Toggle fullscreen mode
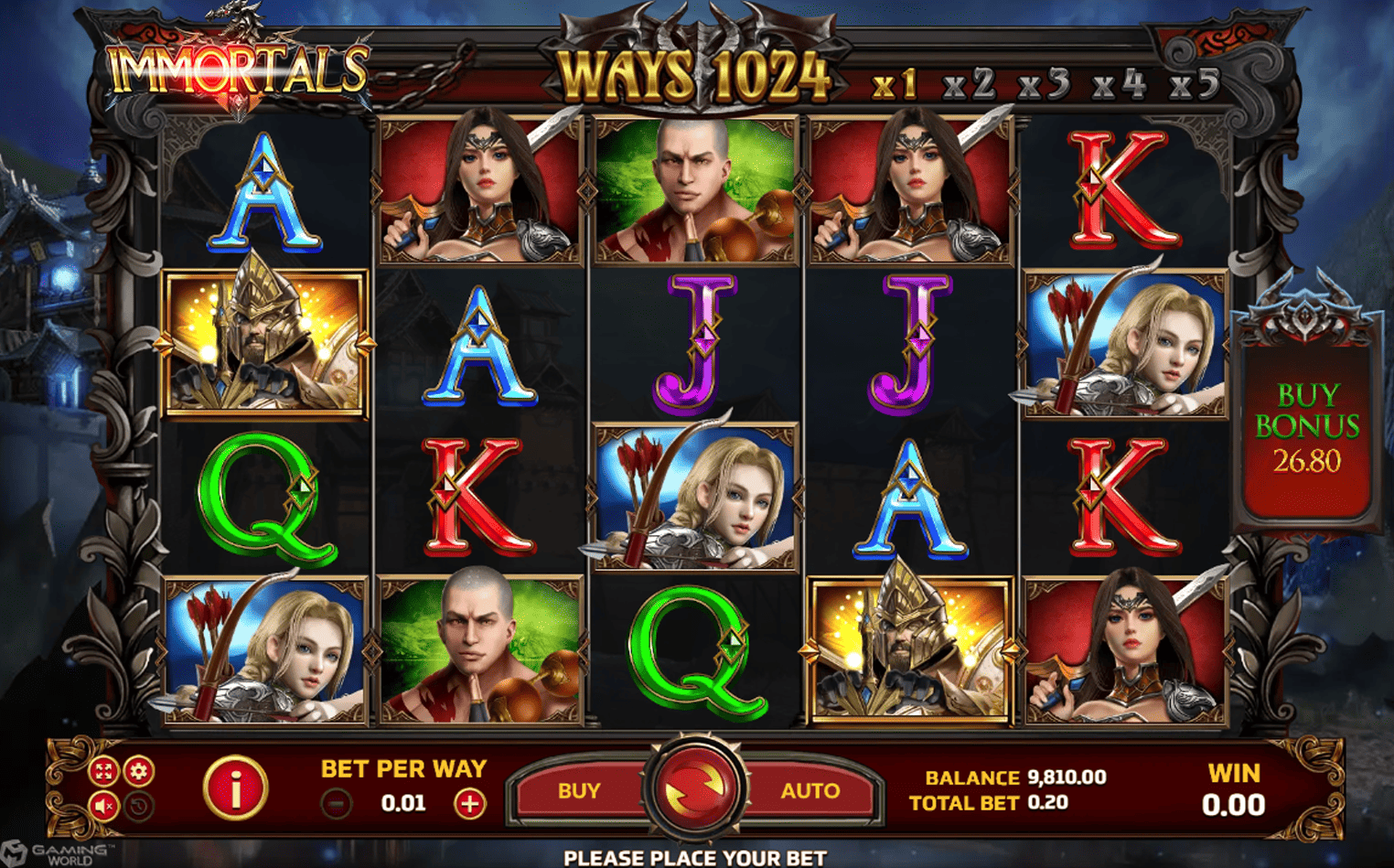Image resolution: width=1394 pixels, height=868 pixels. 103,772
